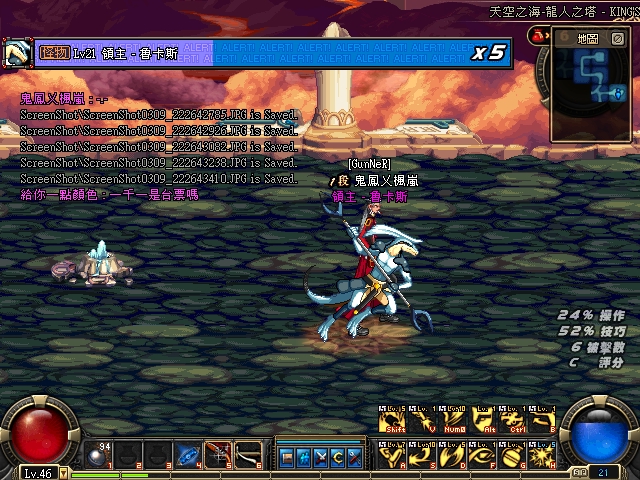Open the dropdown arrow beside Lv.46
The width and height of the screenshot is (640, 480).
point(64,472)
